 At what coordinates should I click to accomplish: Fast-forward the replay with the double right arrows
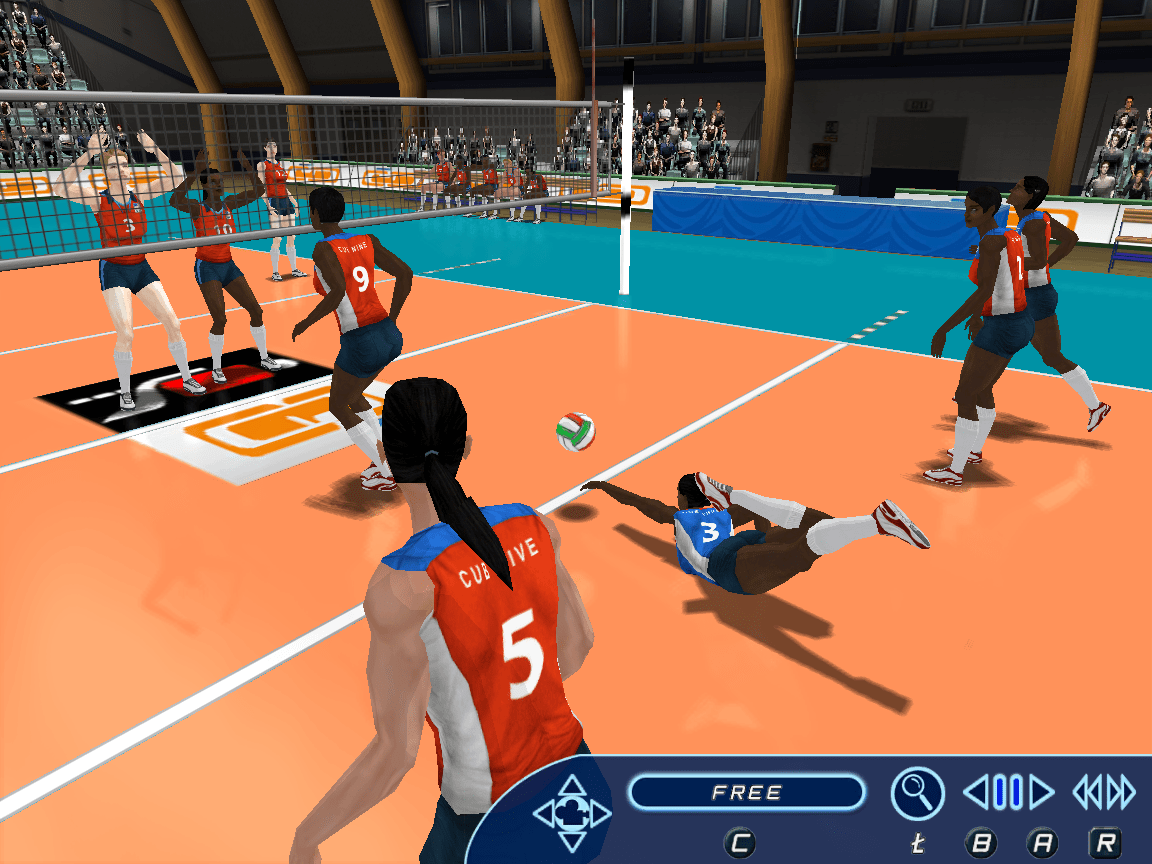1122,793
